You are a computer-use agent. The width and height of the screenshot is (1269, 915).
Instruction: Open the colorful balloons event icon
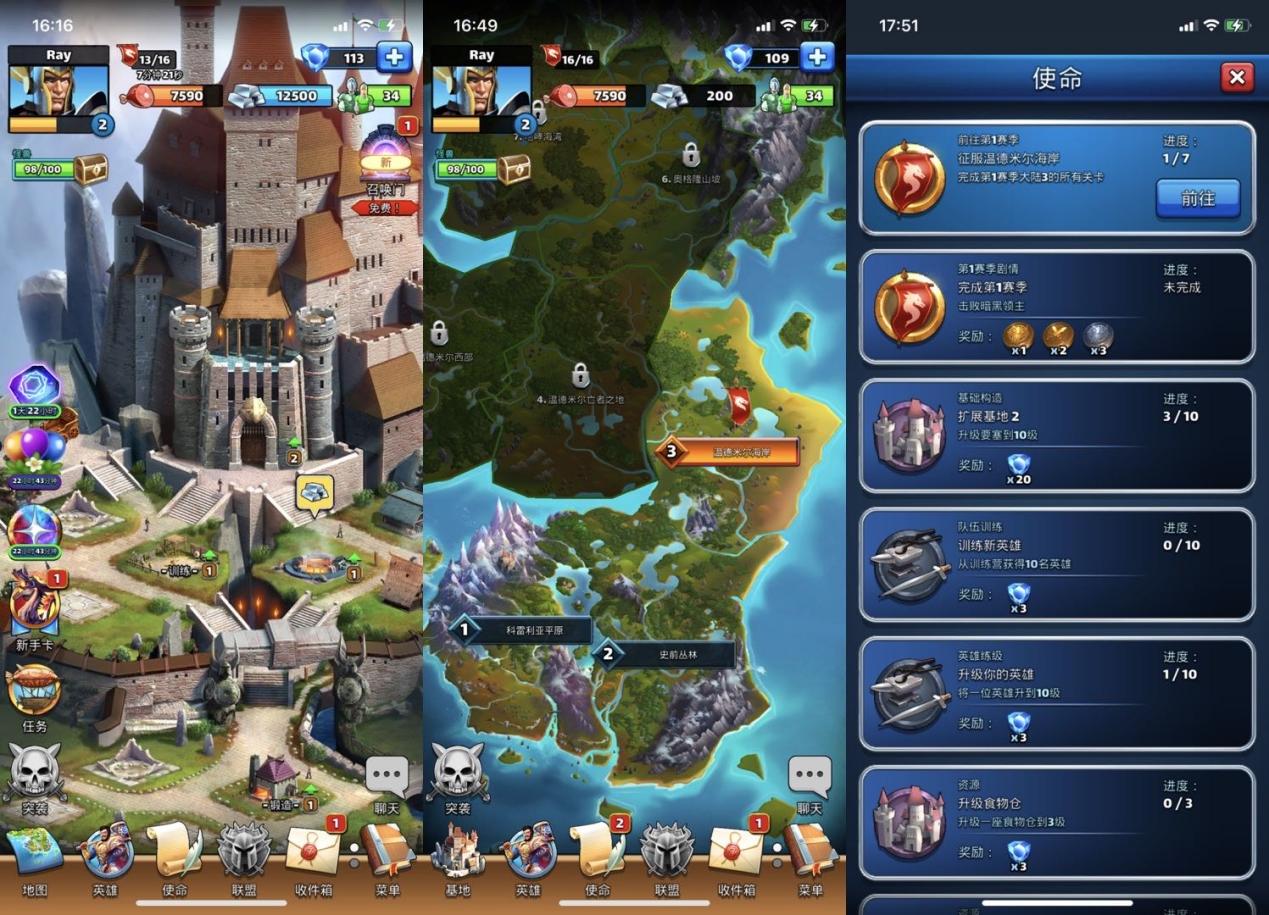[32, 452]
